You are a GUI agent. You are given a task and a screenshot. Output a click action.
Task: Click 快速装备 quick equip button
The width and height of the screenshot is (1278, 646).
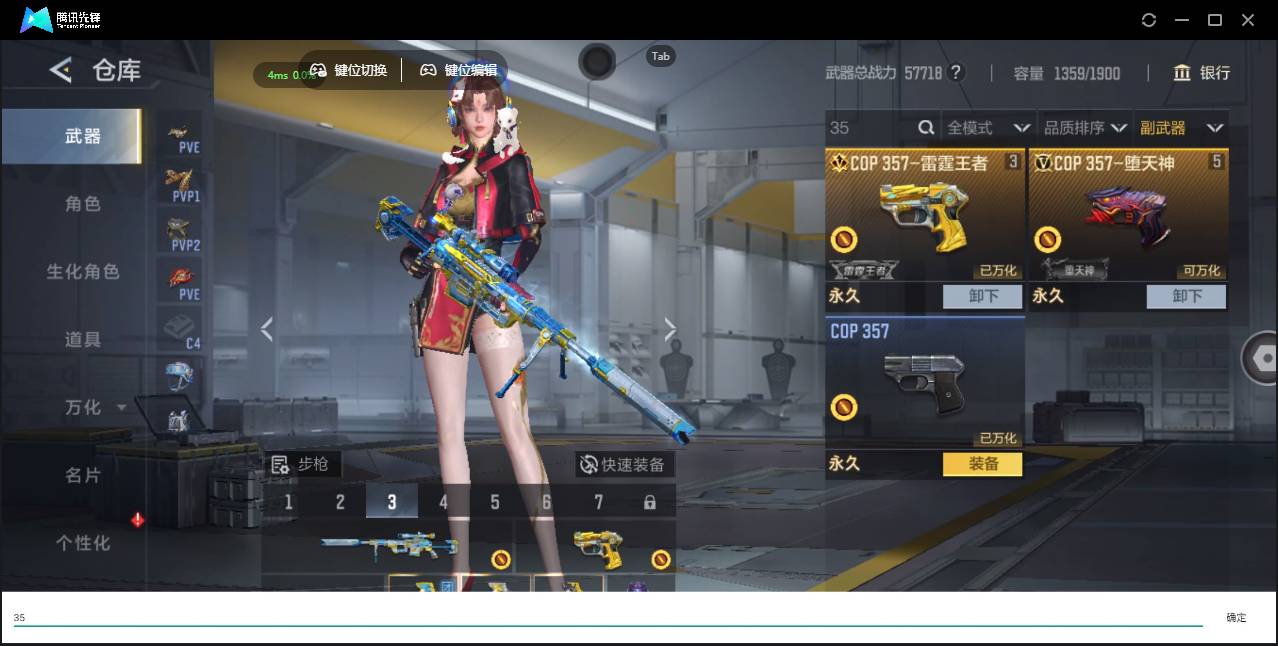pyautogui.click(x=624, y=465)
